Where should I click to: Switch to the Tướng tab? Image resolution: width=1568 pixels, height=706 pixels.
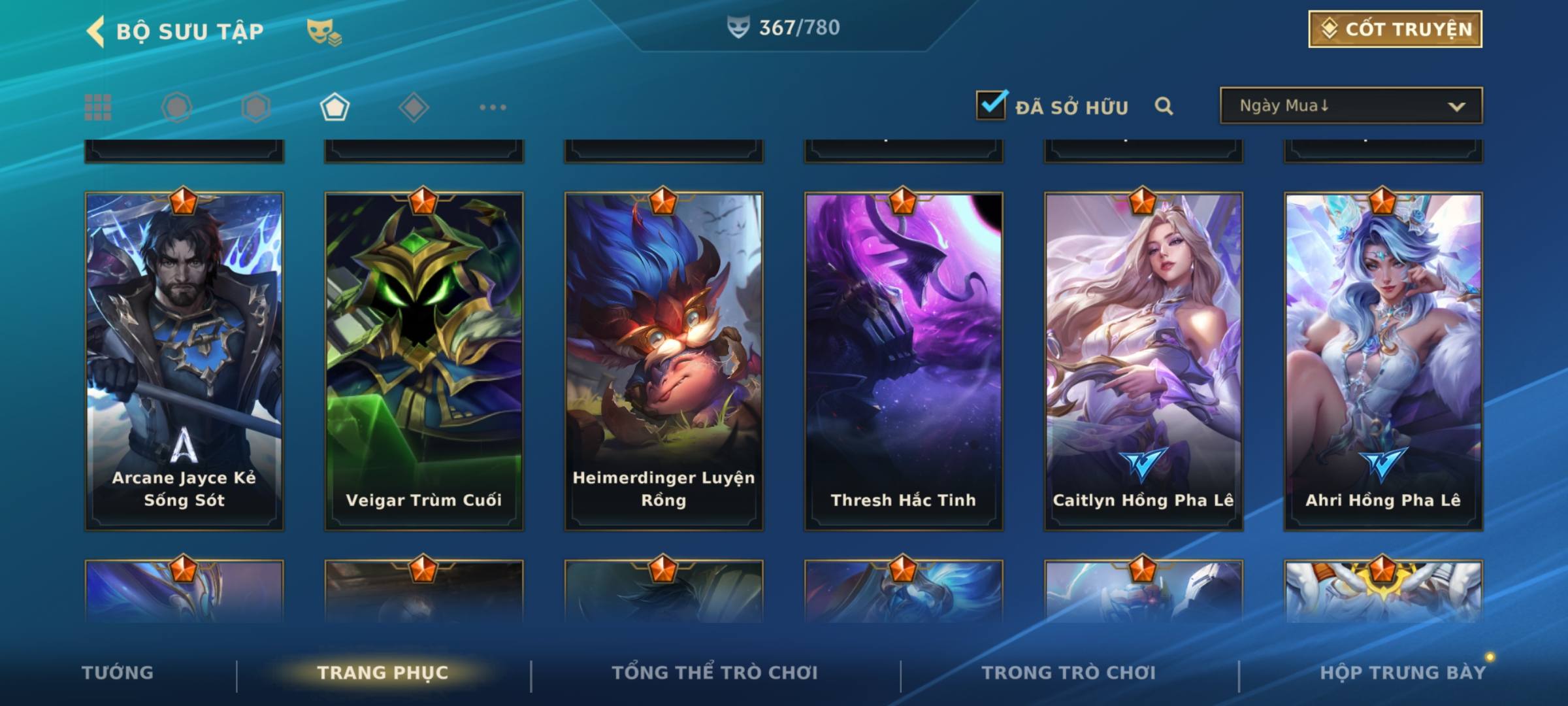click(x=118, y=673)
